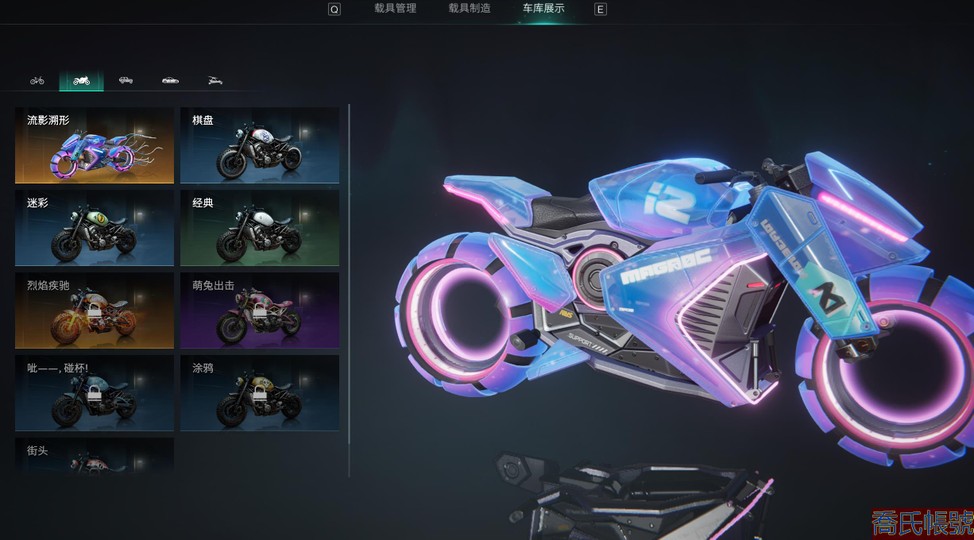The width and height of the screenshot is (974, 540).
Task: Select the 流影溯形 motorcycle skin
Action: point(94,146)
